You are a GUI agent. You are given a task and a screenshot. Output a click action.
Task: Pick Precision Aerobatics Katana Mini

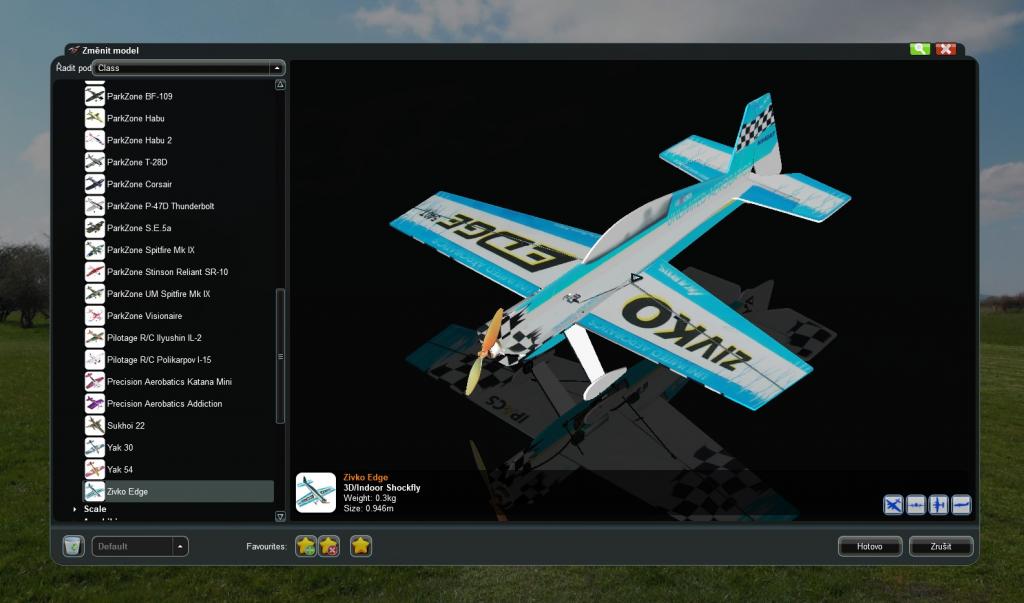point(169,382)
